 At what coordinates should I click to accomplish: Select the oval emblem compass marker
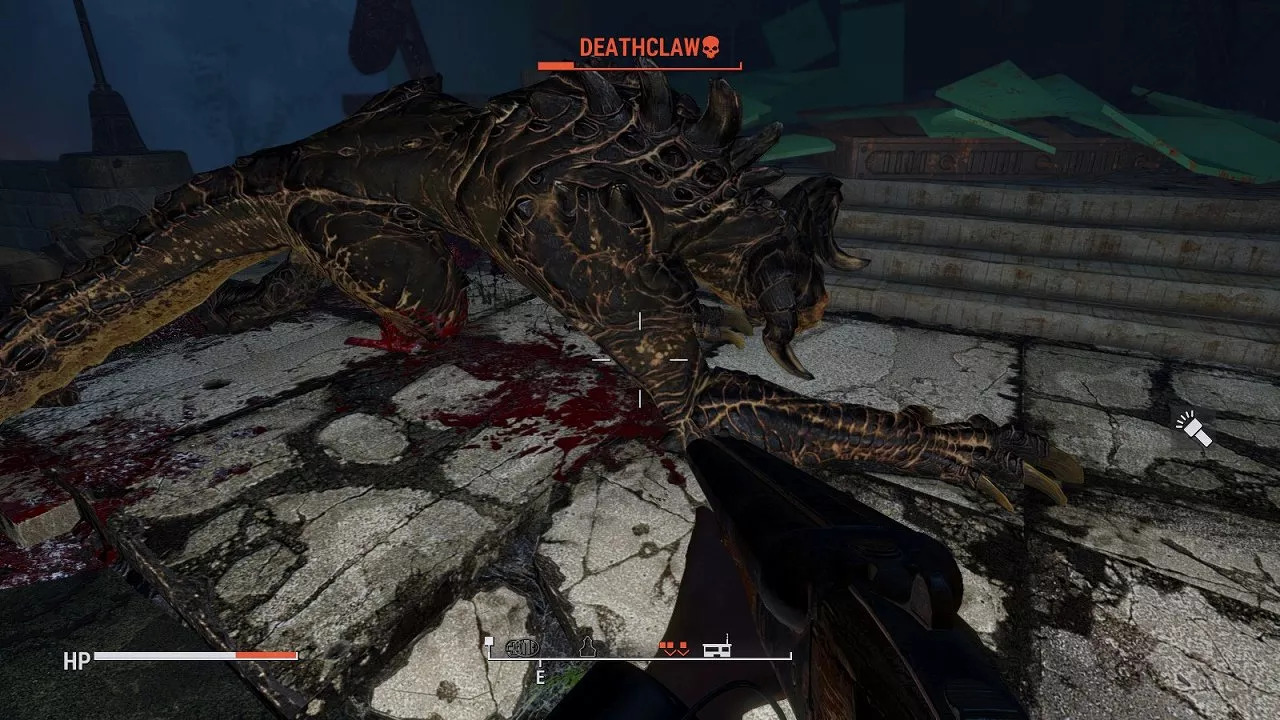pos(522,646)
